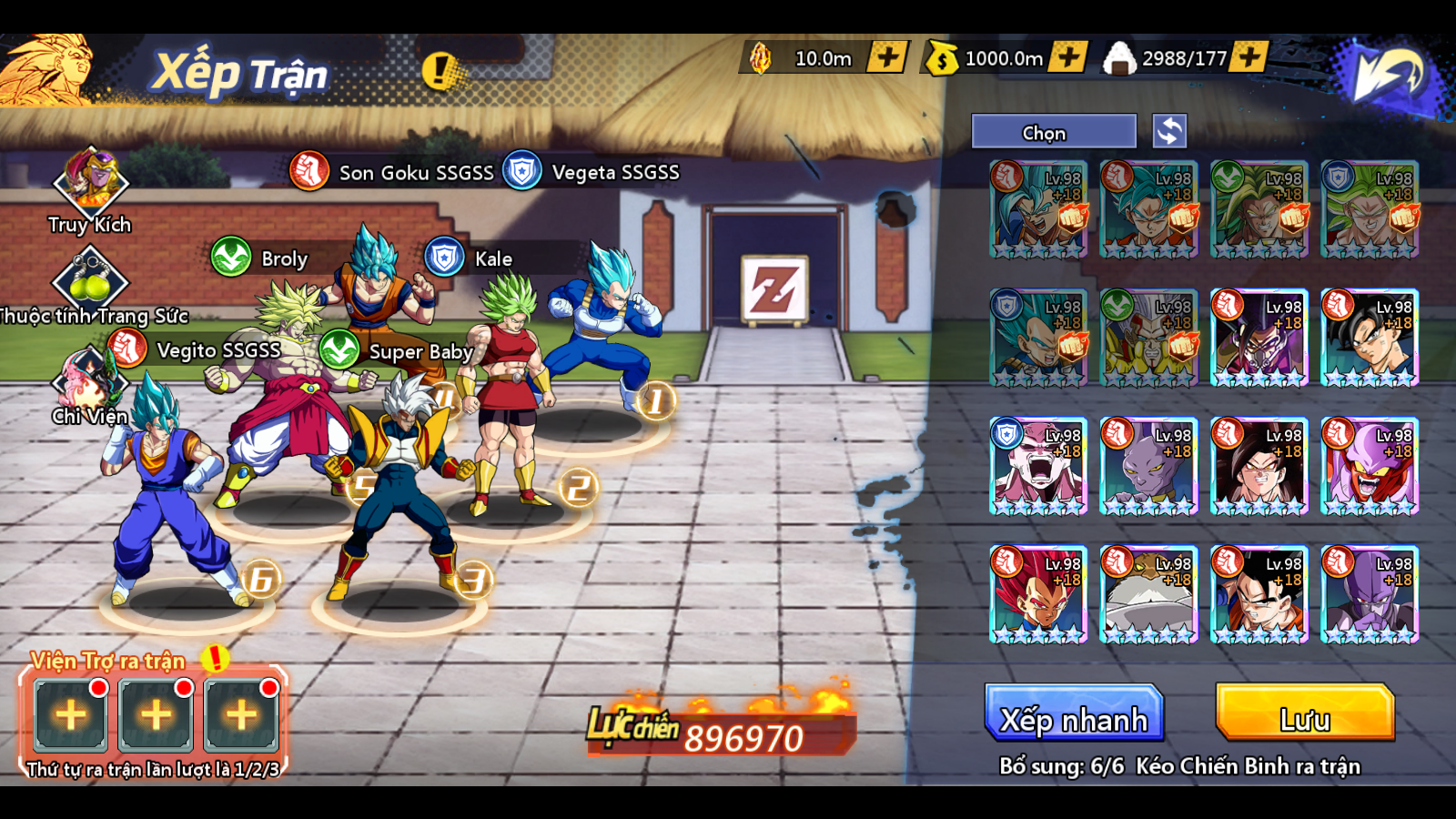Show formation info via the title's exclamation icon

(440, 70)
